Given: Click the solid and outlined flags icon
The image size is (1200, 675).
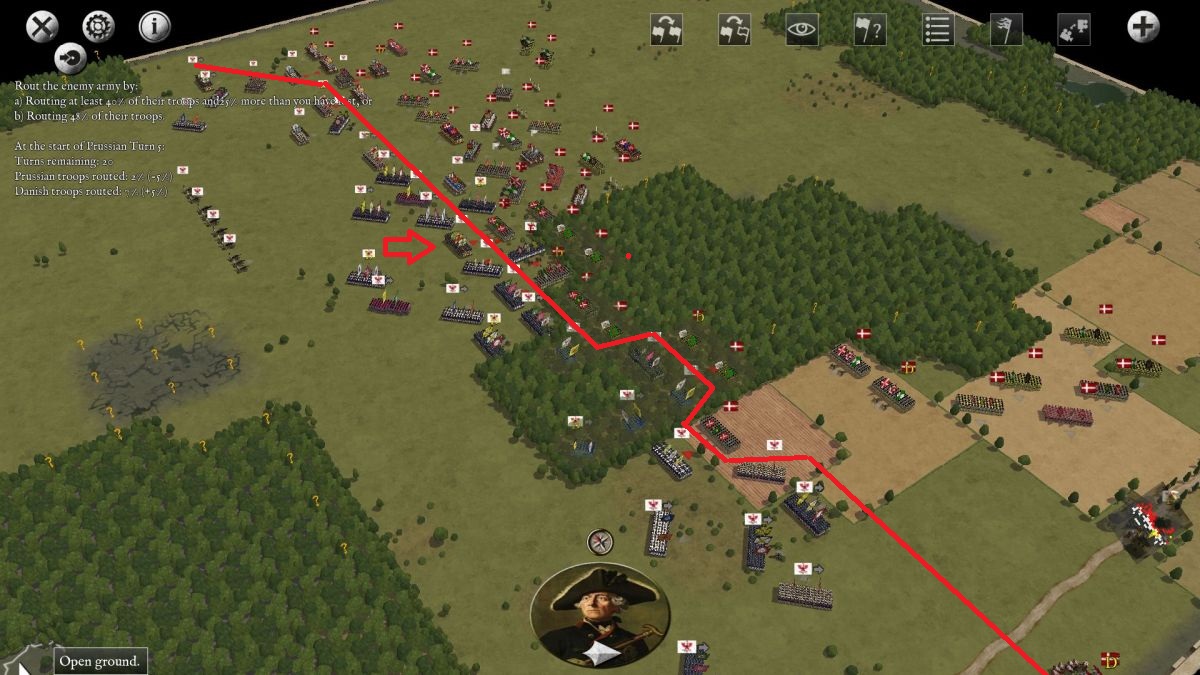Looking at the screenshot, I should pyautogui.click(x=734, y=29).
